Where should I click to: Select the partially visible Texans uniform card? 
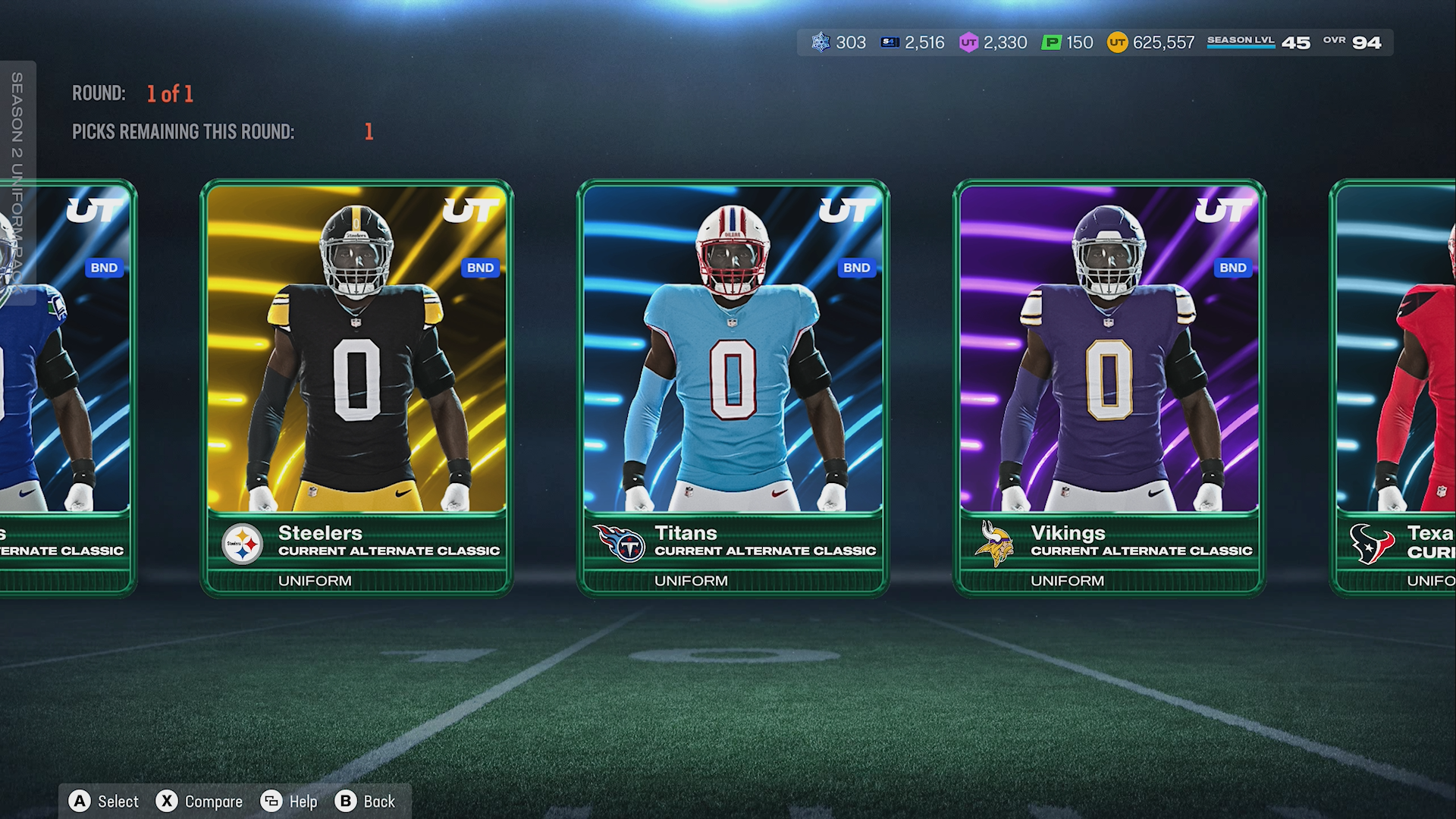(1395, 387)
